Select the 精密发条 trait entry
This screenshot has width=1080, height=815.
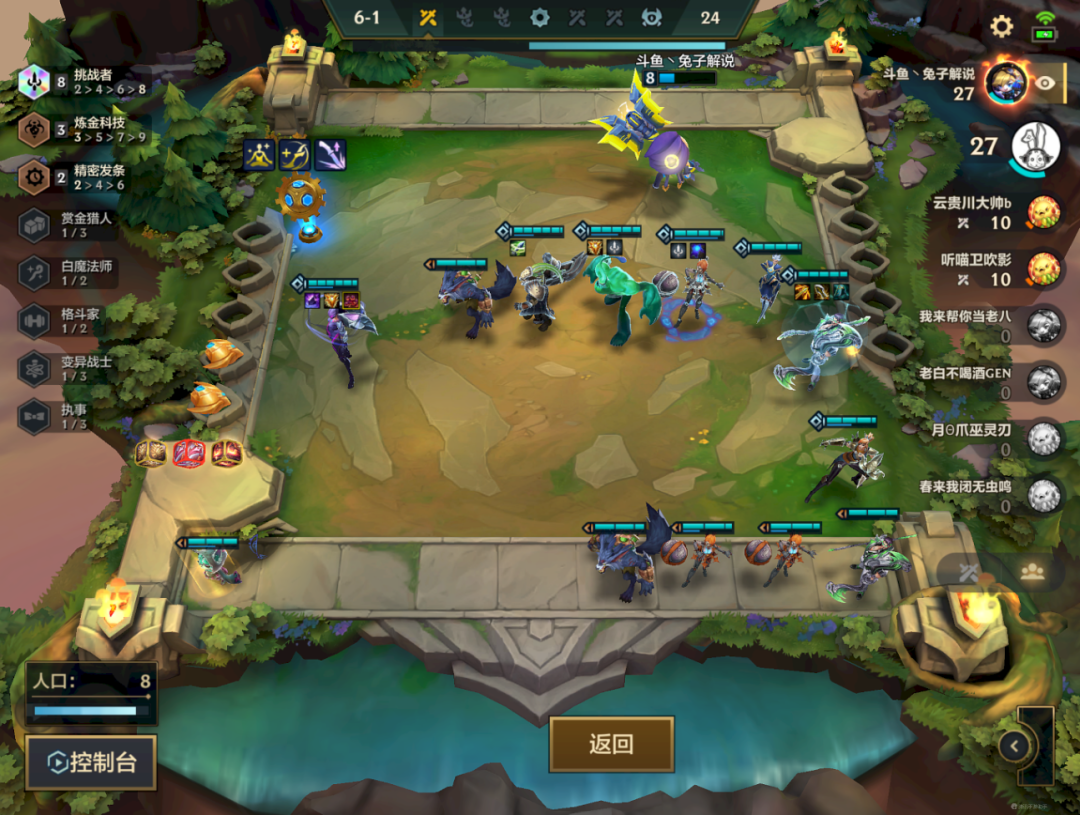tap(85, 177)
